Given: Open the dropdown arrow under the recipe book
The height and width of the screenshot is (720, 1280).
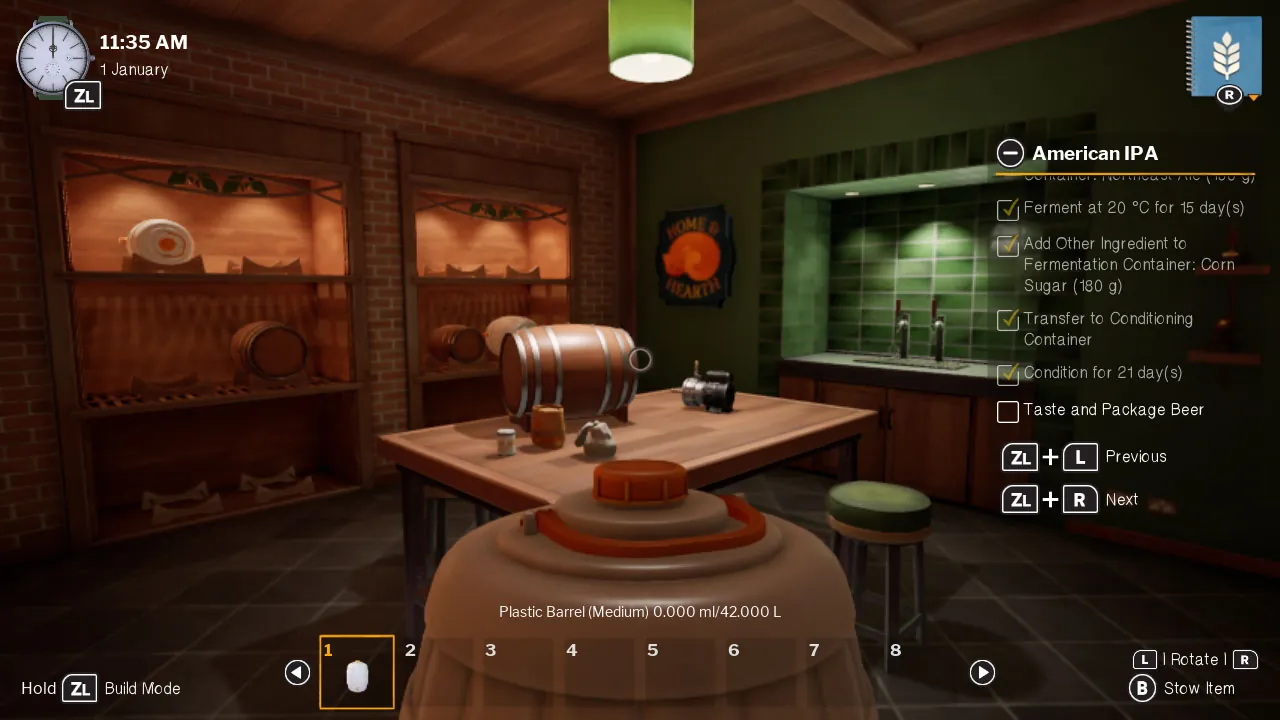Looking at the screenshot, I should [x=1253, y=99].
